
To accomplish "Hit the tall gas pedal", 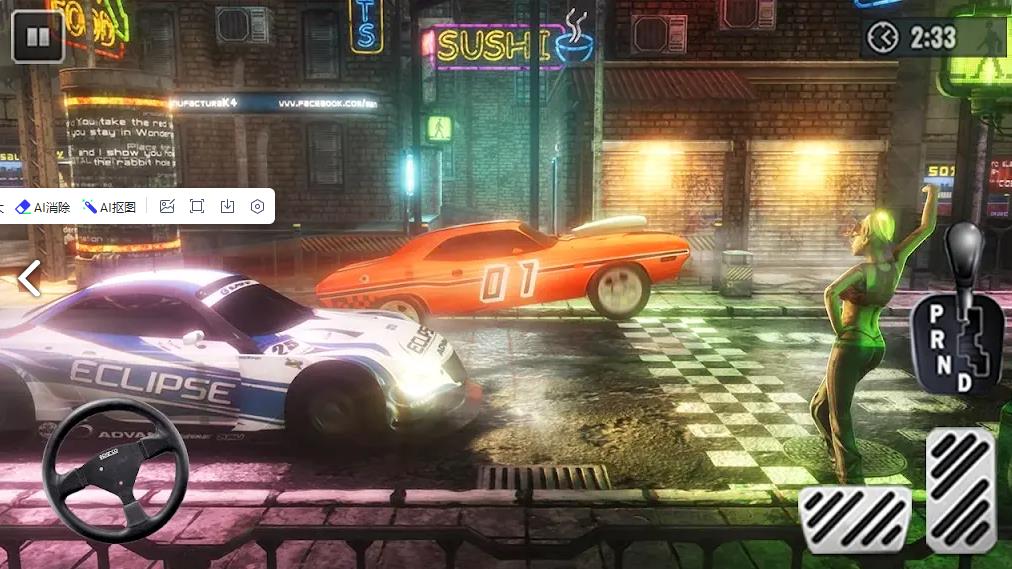I will 960,489.
